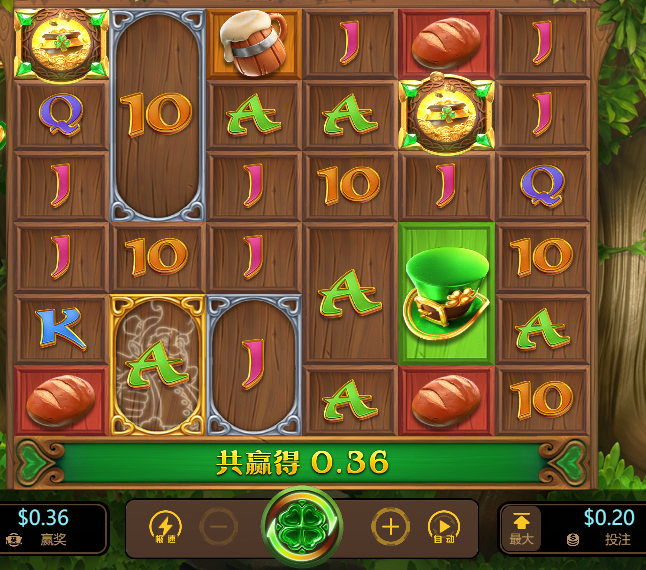Set maximum bet with the 最大 button
Viewport: 646px width, 570px height.
521,527
